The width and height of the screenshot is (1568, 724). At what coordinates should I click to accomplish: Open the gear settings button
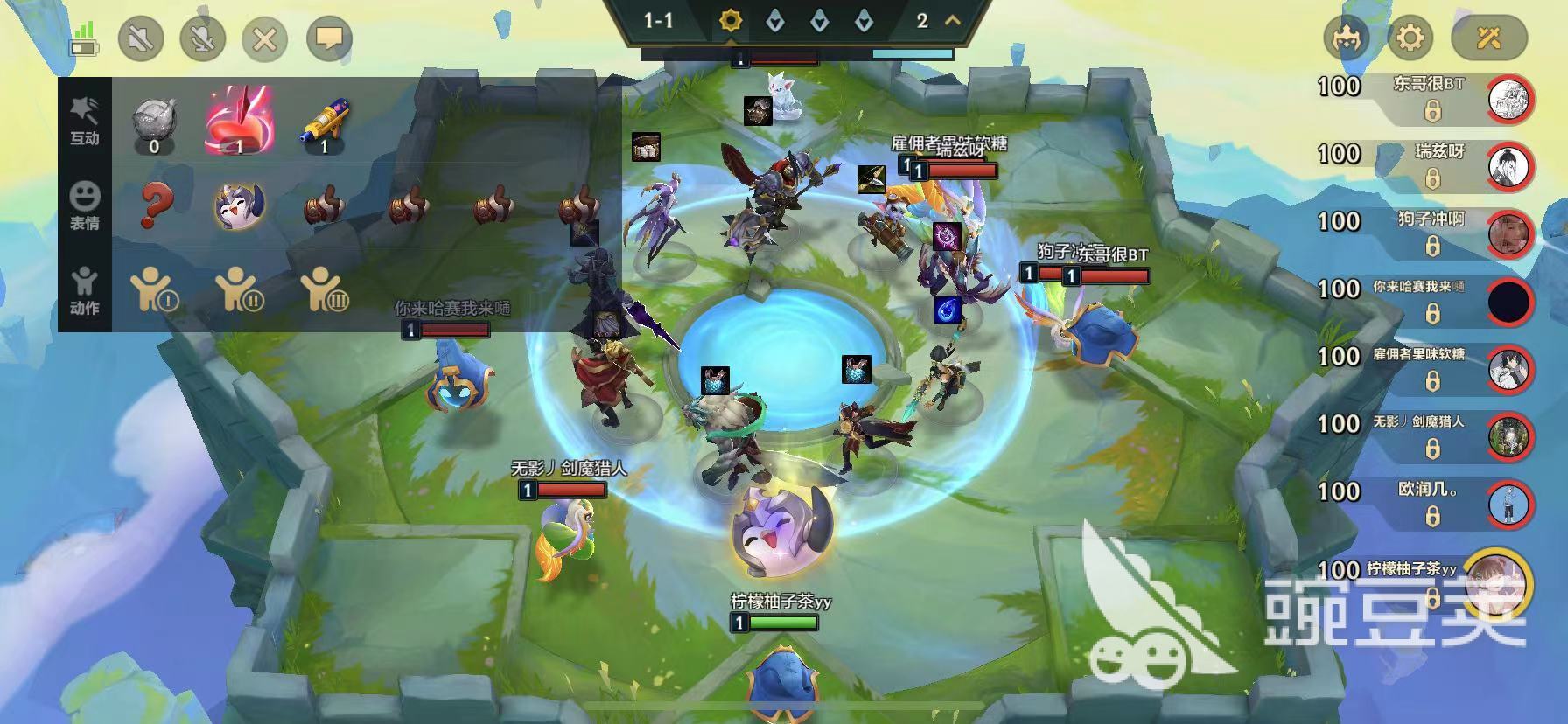(x=1410, y=38)
